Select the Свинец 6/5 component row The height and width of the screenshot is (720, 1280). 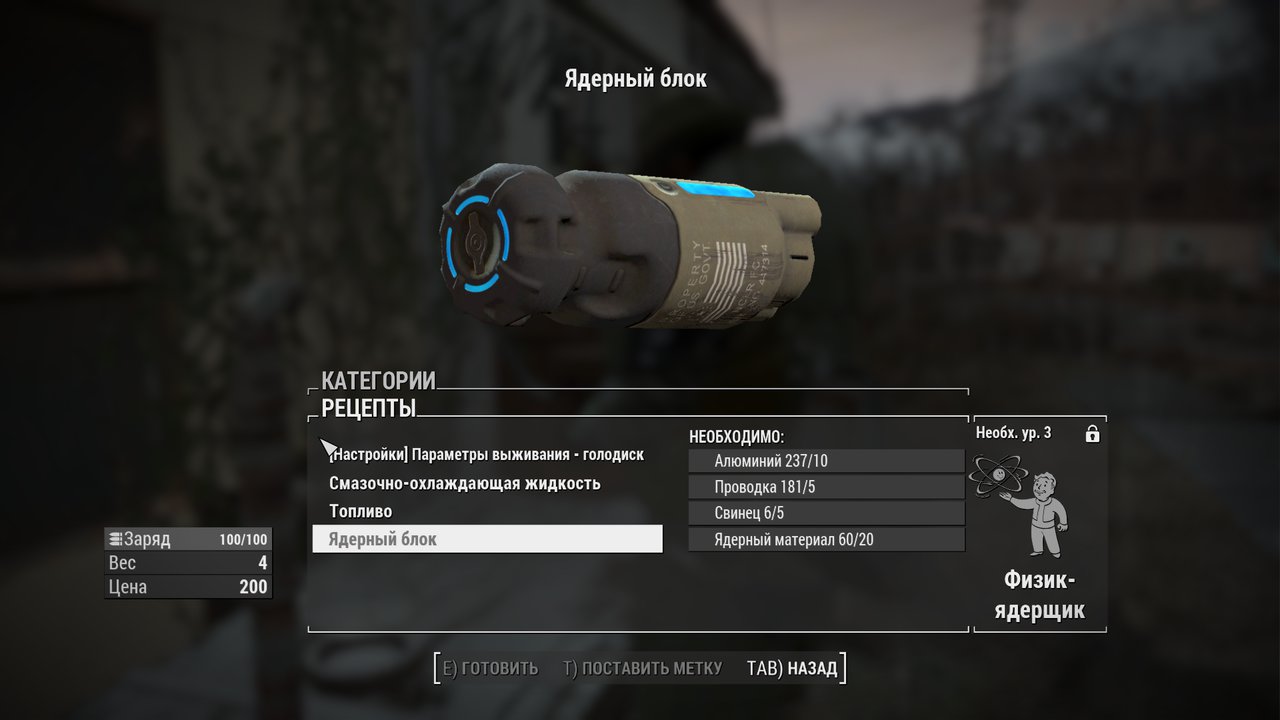pyautogui.click(x=826, y=513)
